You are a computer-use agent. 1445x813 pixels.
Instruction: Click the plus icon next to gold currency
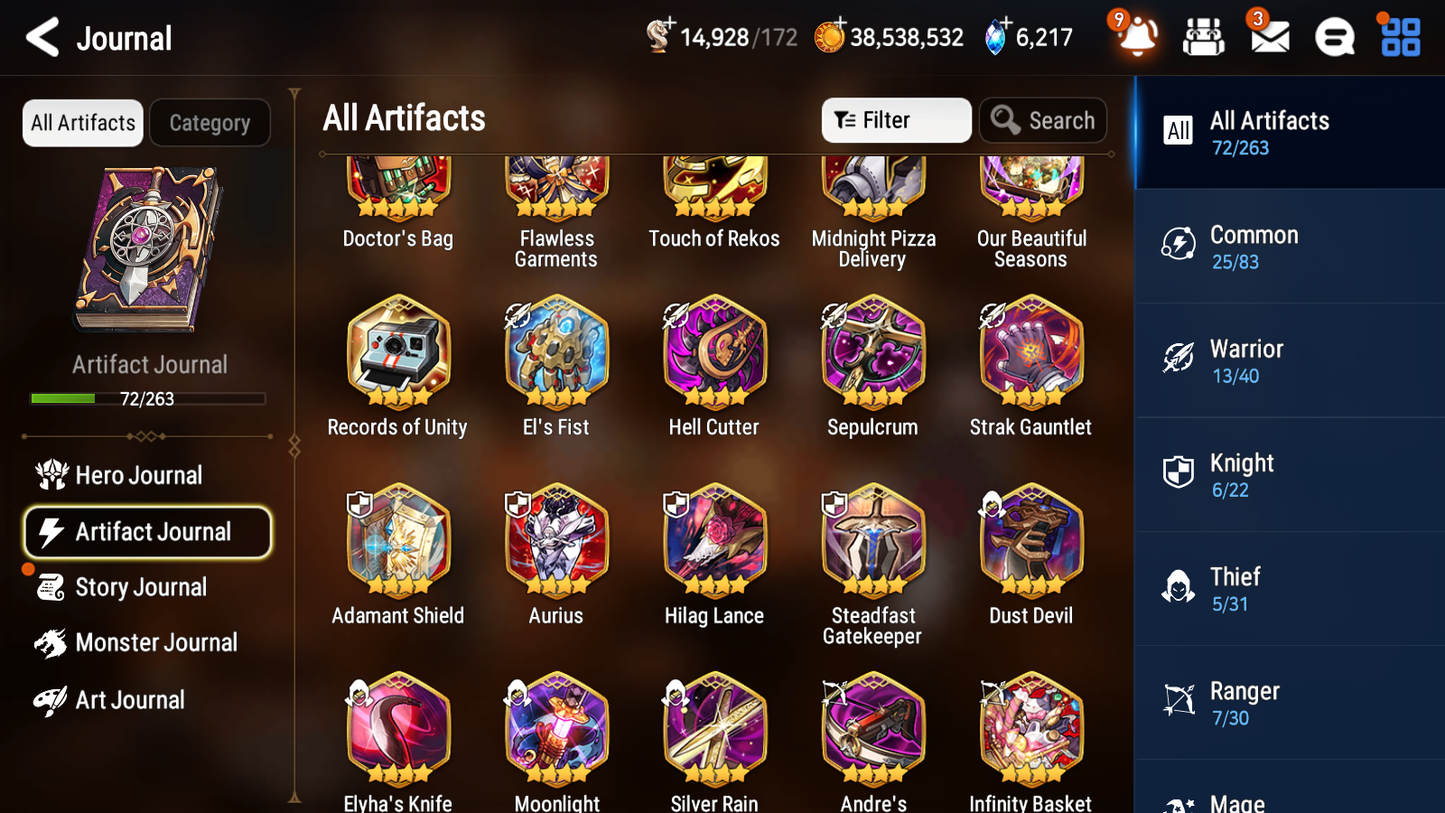[x=840, y=24]
